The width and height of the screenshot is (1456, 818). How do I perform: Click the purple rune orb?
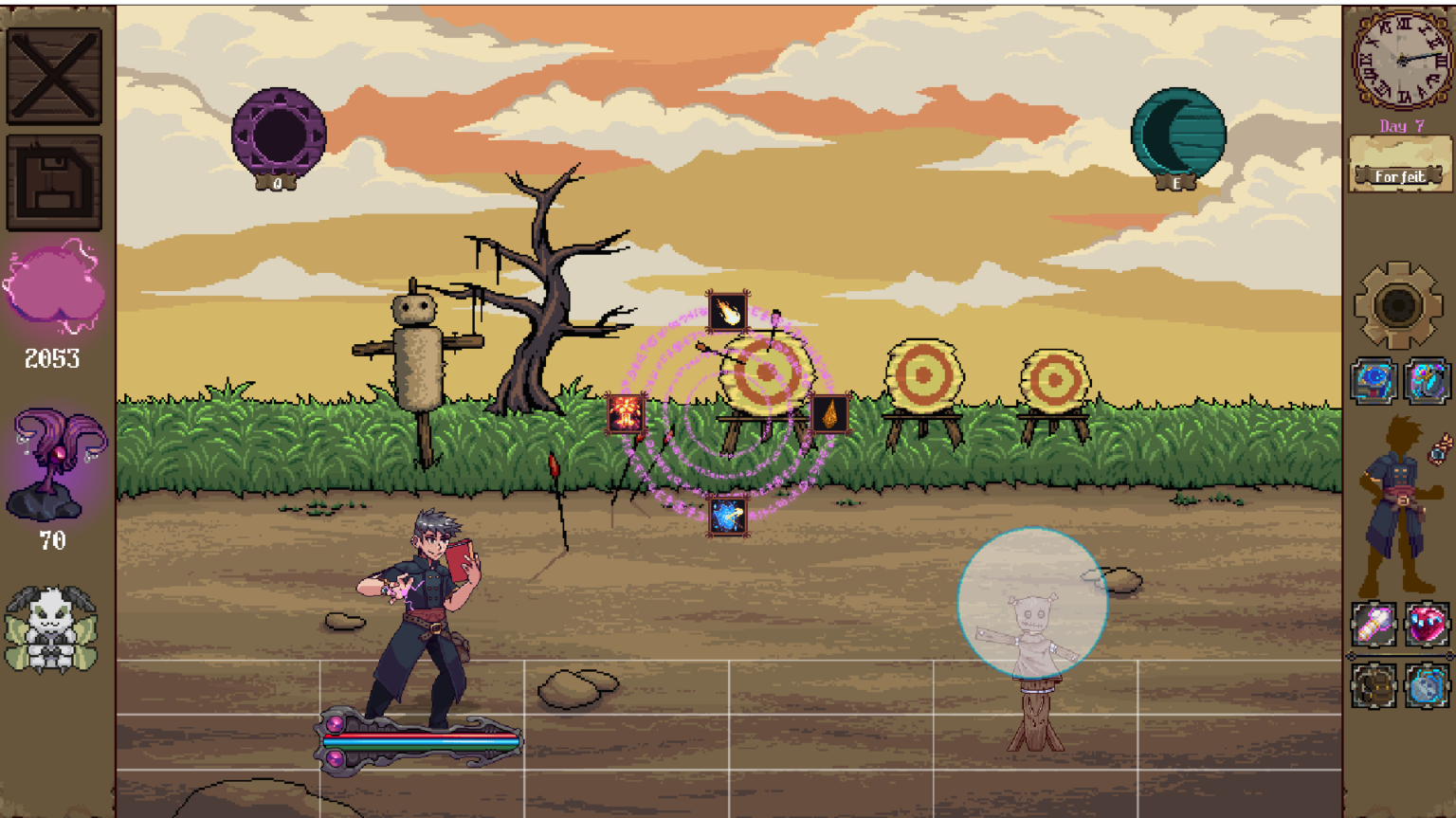click(279, 134)
